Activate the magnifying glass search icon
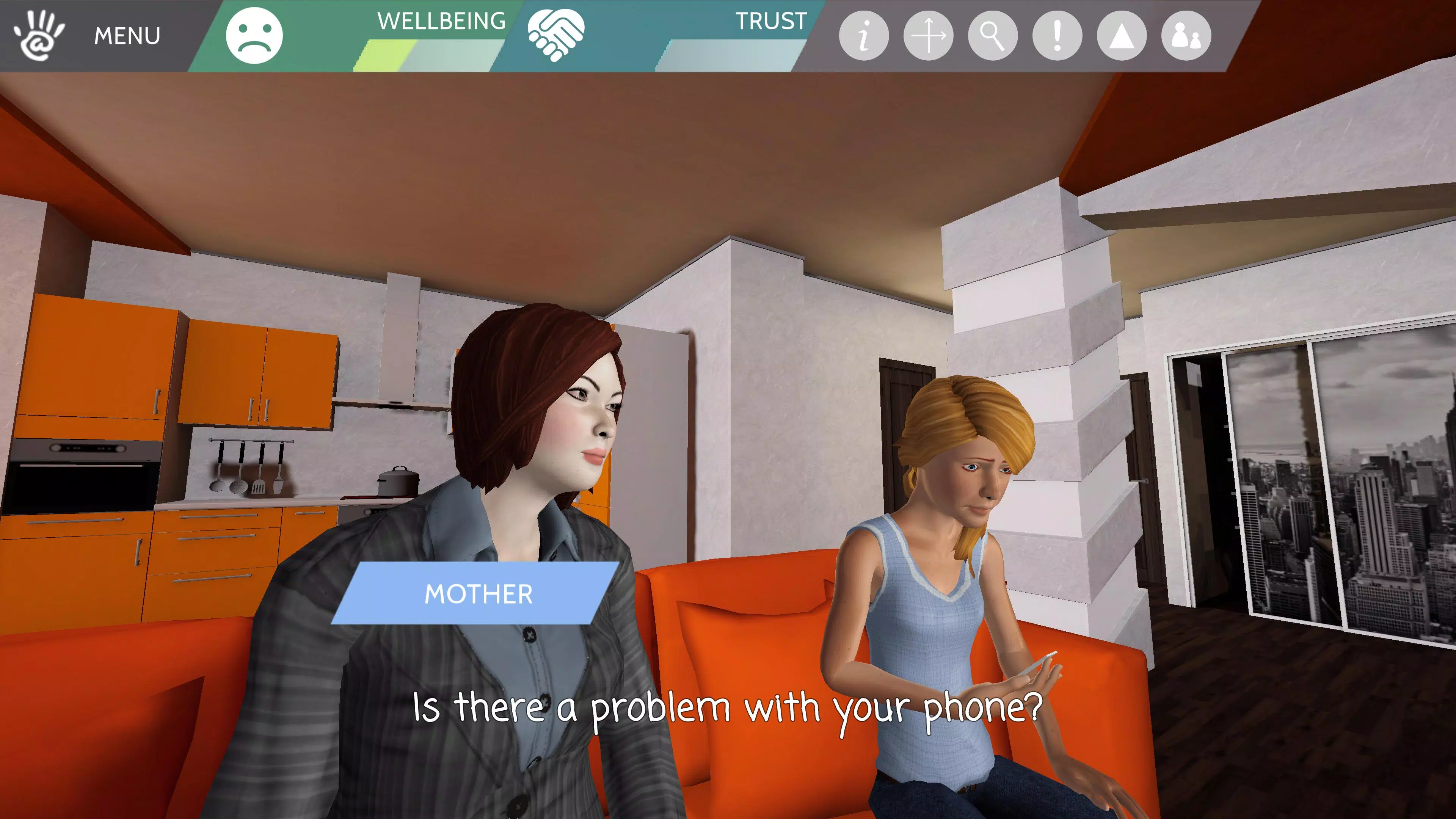This screenshot has height=819, width=1456. tap(993, 36)
